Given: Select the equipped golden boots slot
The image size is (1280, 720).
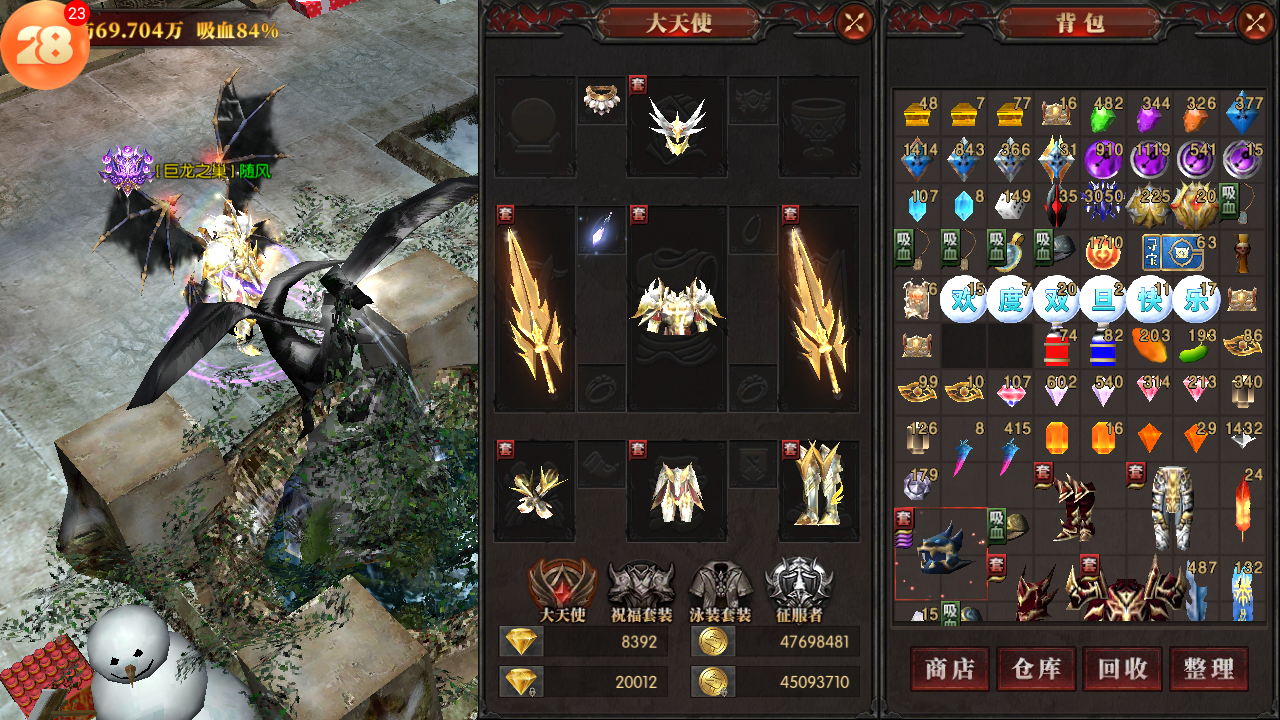Looking at the screenshot, I should (x=820, y=484).
